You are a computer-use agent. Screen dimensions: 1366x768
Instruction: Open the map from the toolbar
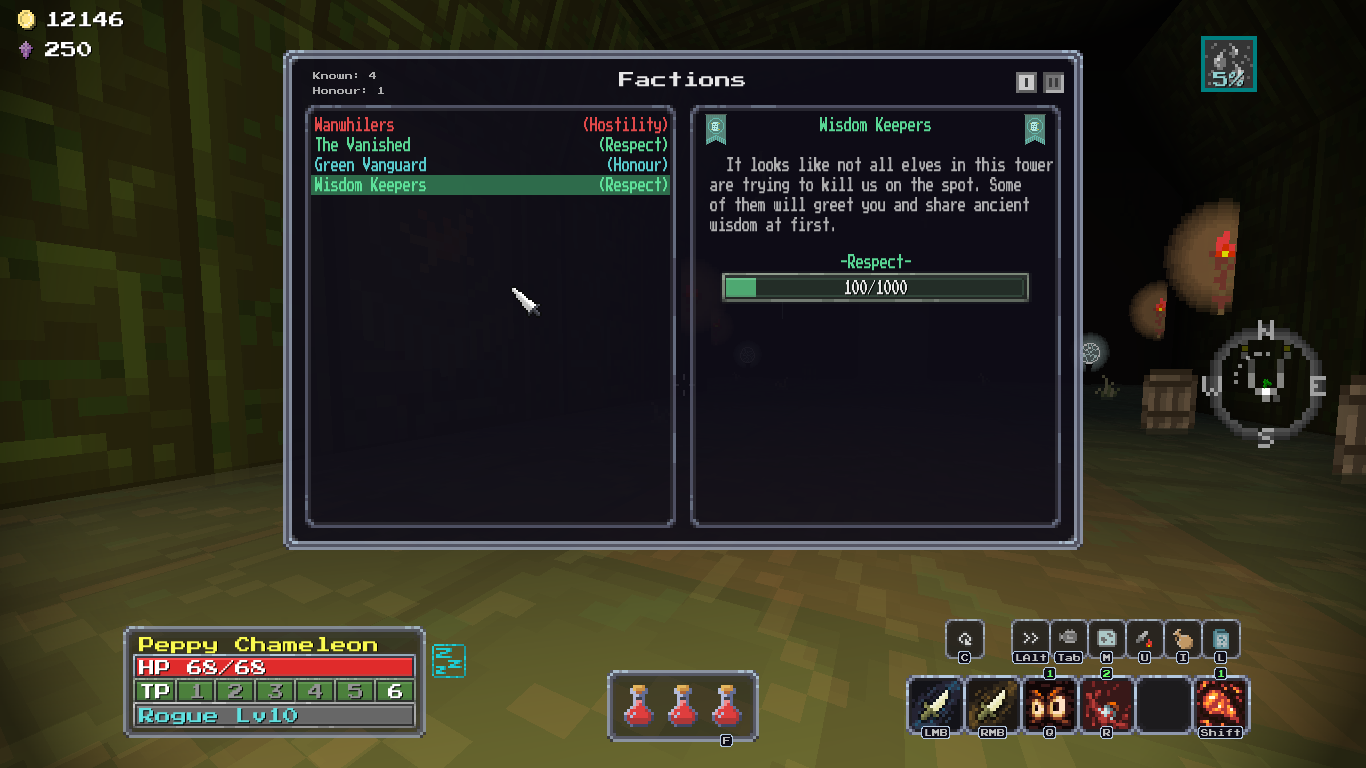point(1107,639)
